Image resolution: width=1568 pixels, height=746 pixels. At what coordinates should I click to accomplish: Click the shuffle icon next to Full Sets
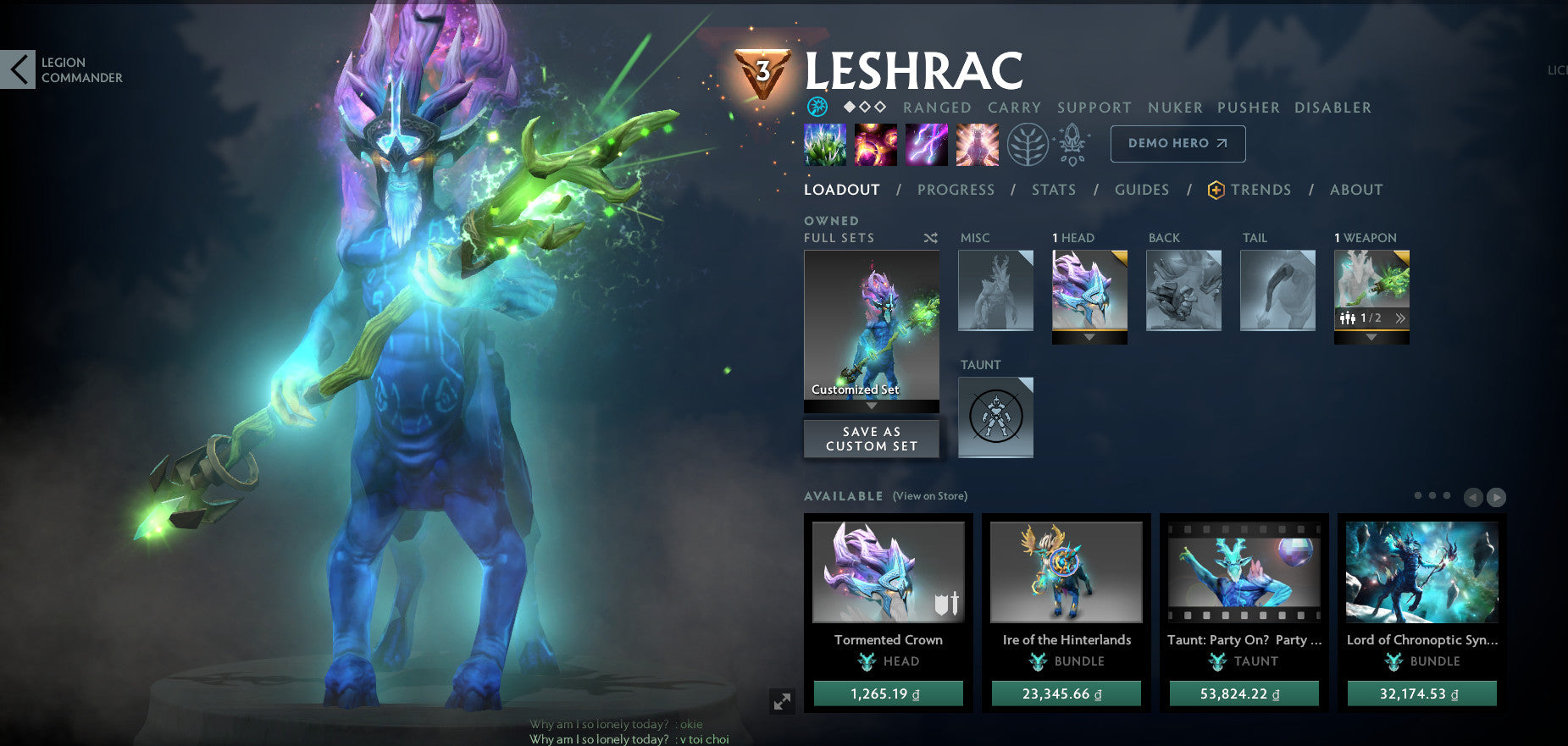pos(930,238)
